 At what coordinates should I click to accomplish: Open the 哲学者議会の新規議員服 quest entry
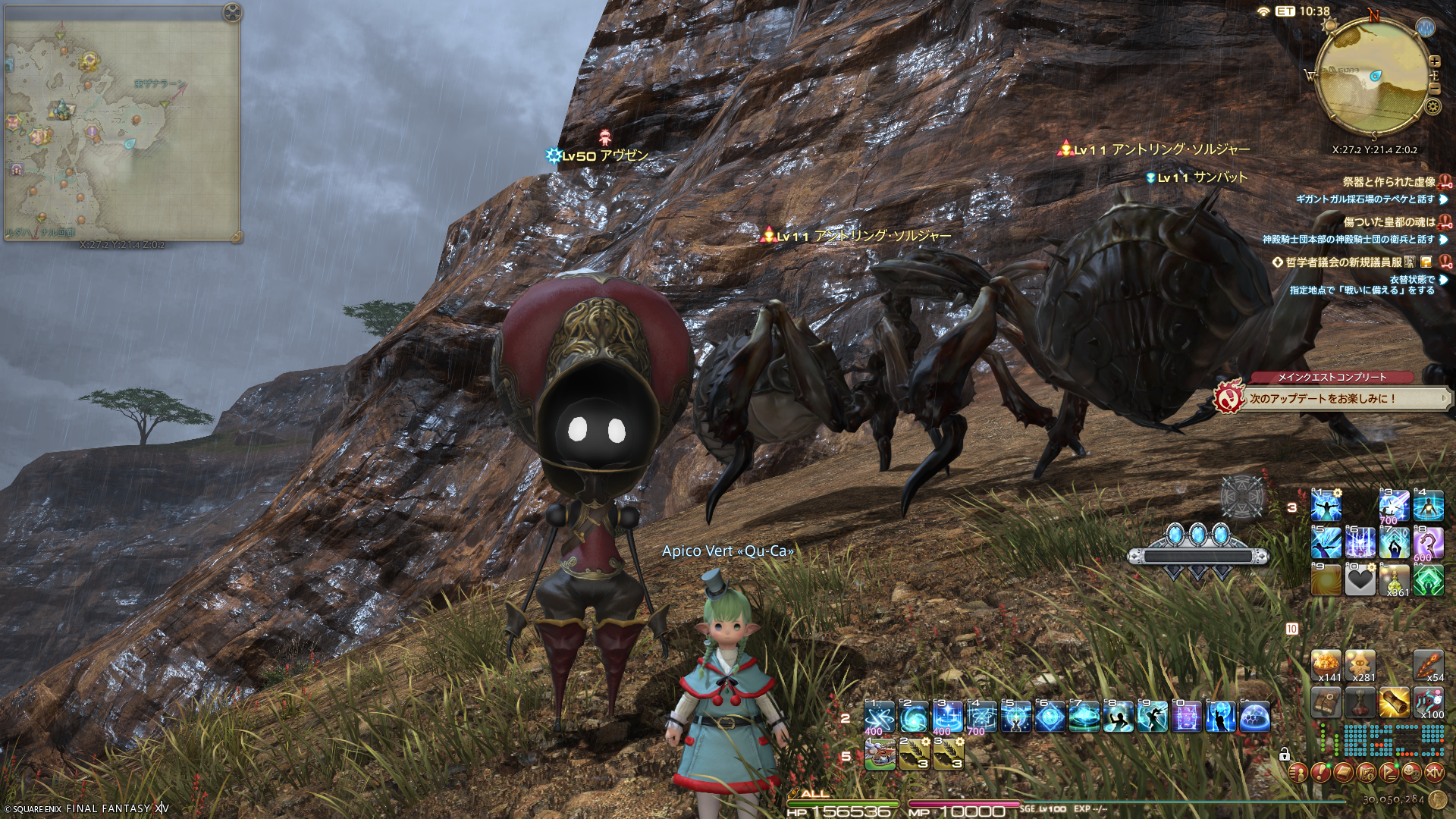click(x=1344, y=262)
